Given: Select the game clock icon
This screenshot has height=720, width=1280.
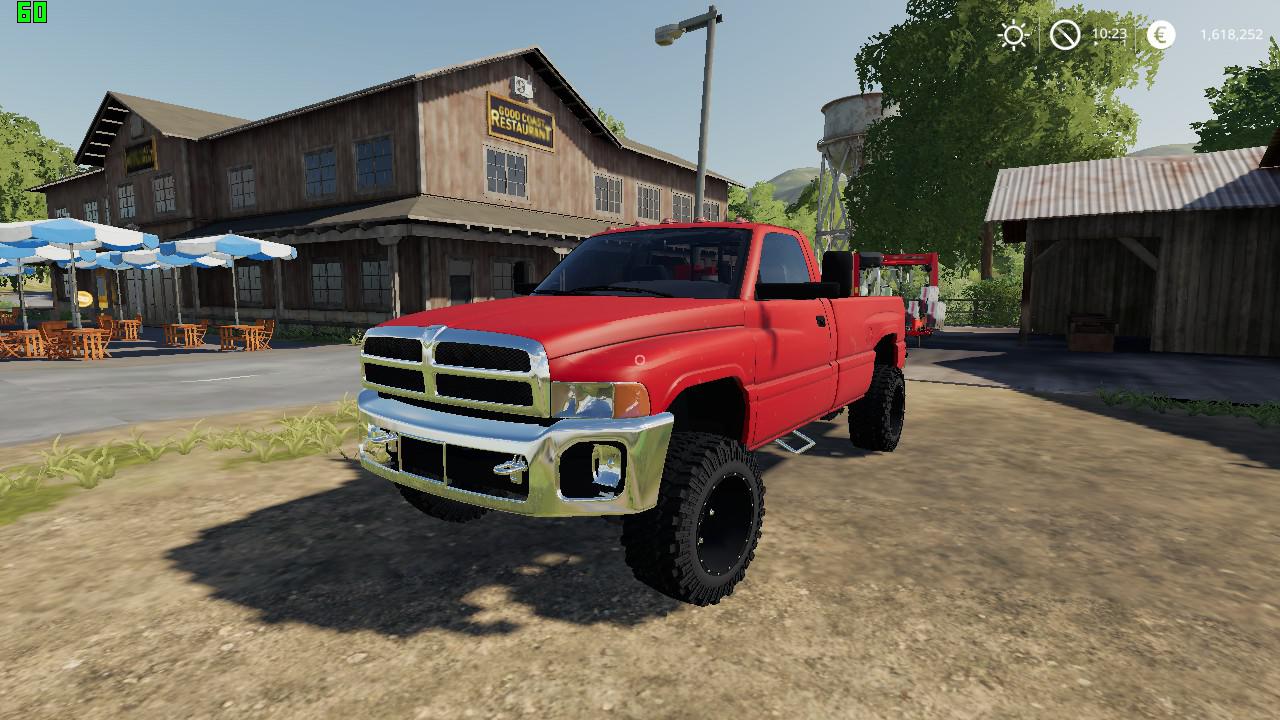Looking at the screenshot, I should point(1065,36).
